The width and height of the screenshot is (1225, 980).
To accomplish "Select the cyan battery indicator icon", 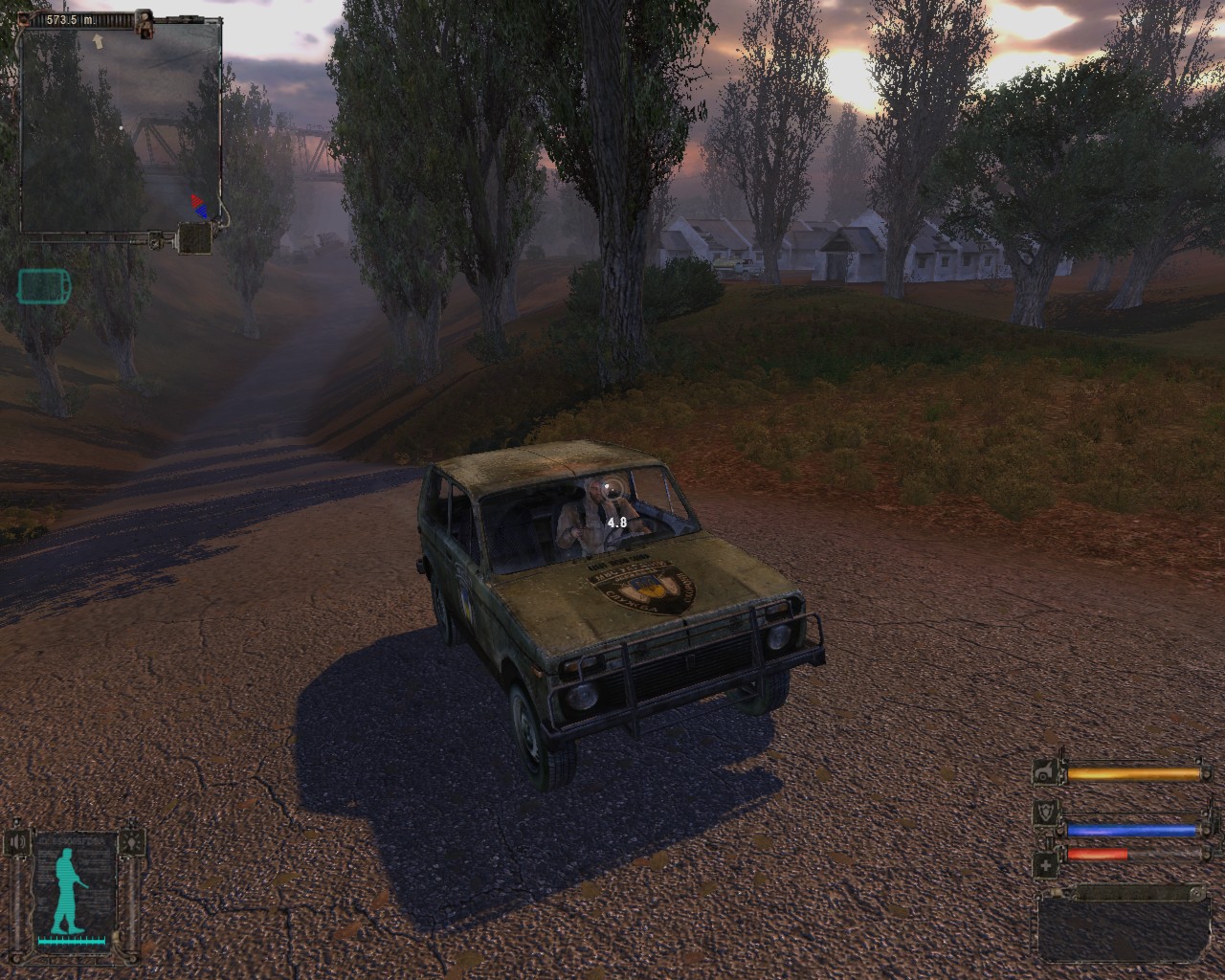I will [43, 285].
